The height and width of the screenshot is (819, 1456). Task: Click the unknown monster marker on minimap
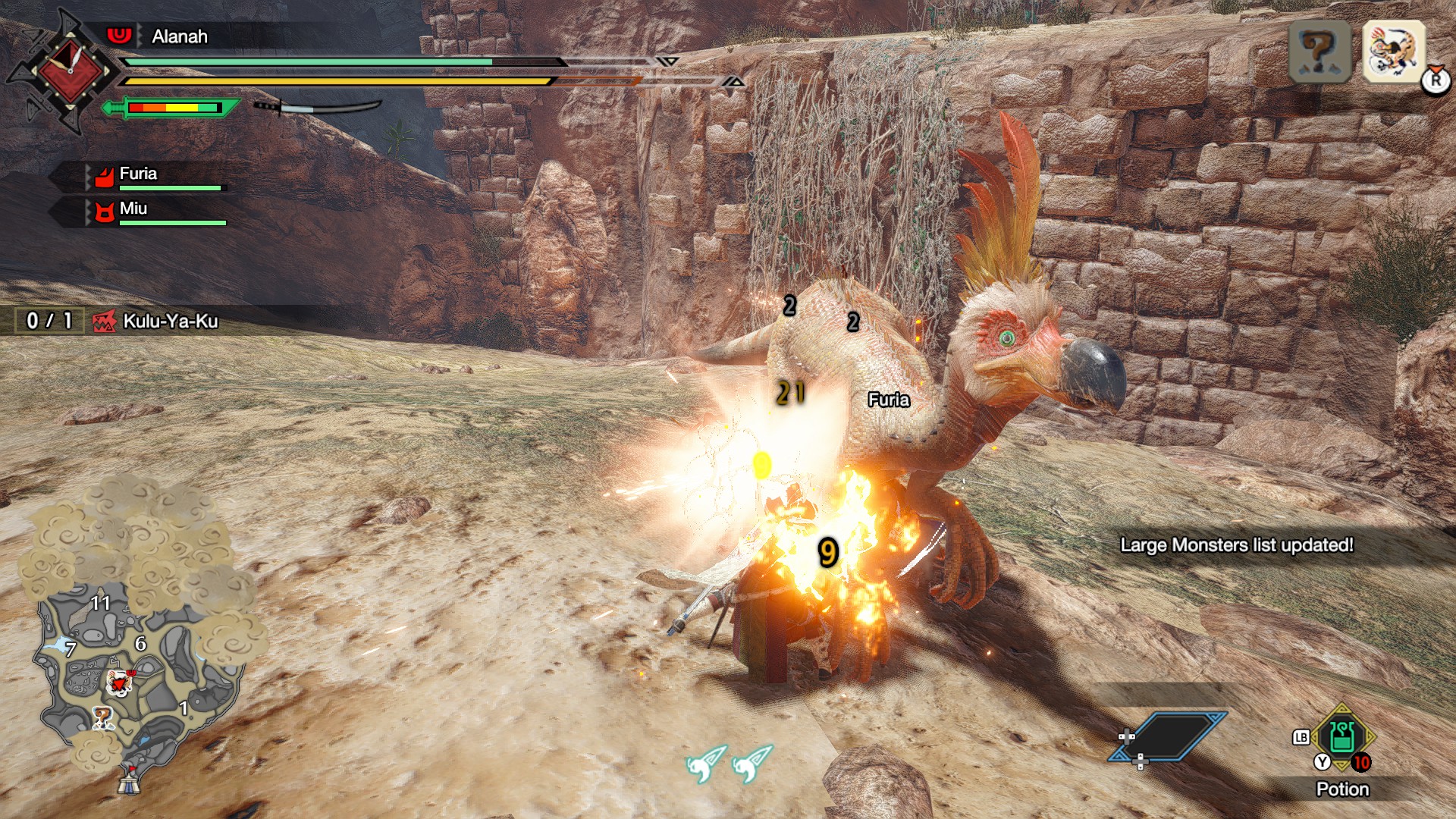pyautogui.click(x=102, y=717)
